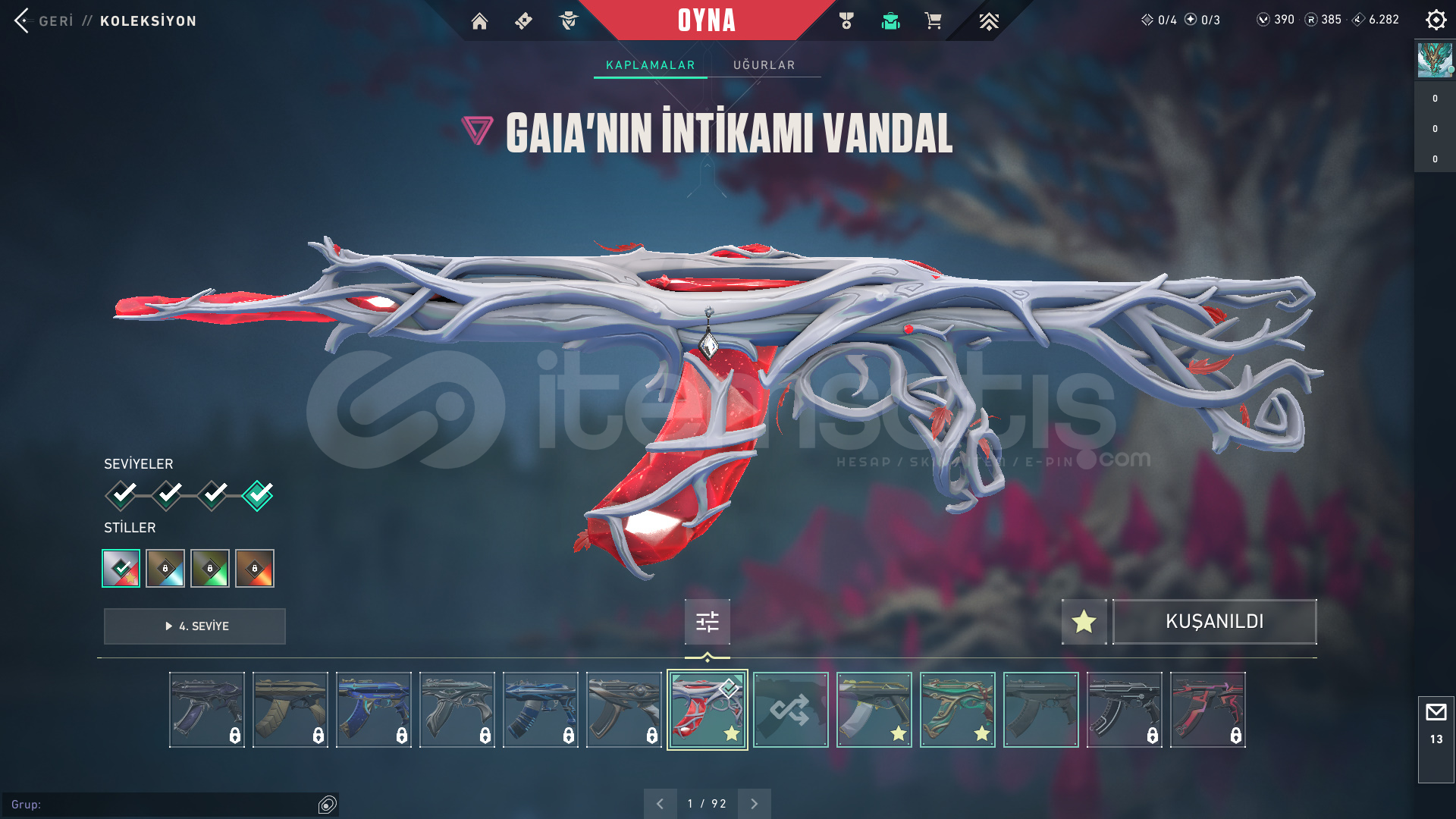Select the locked green gradient style swatch
This screenshot has height=819, width=1456.
coord(210,568)
